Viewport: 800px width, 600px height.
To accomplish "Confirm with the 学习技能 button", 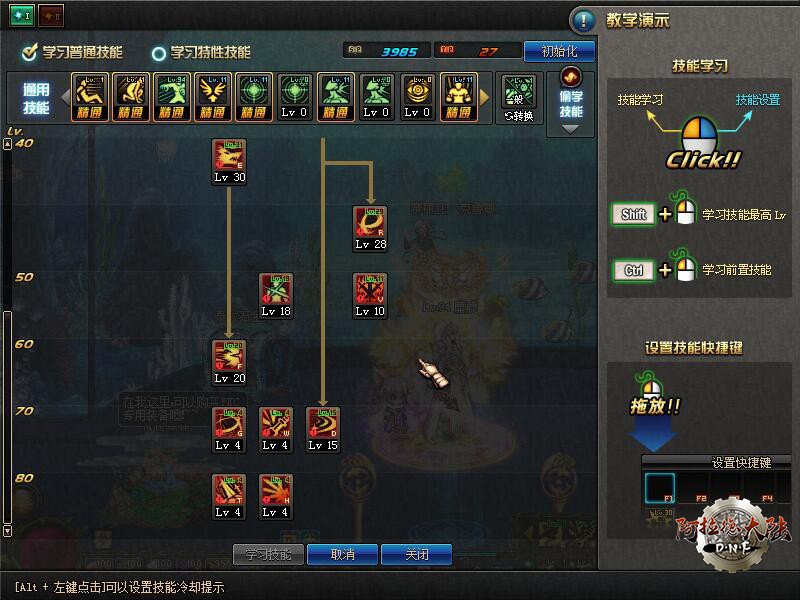I will 267,554.
